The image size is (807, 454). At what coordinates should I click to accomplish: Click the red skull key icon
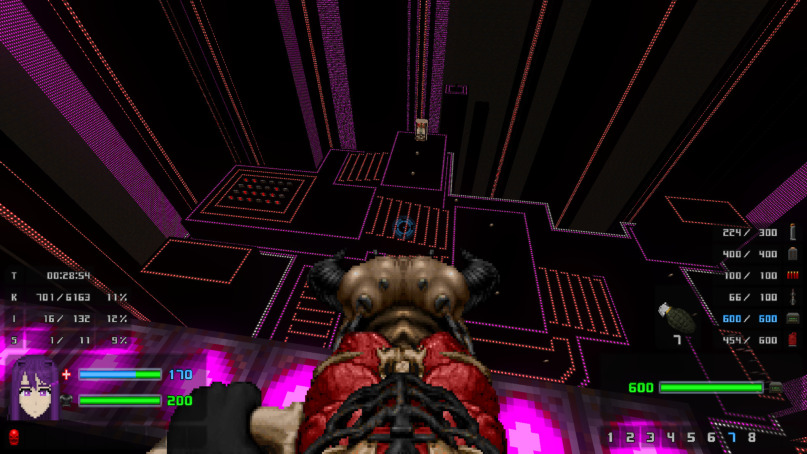[14, 437]
